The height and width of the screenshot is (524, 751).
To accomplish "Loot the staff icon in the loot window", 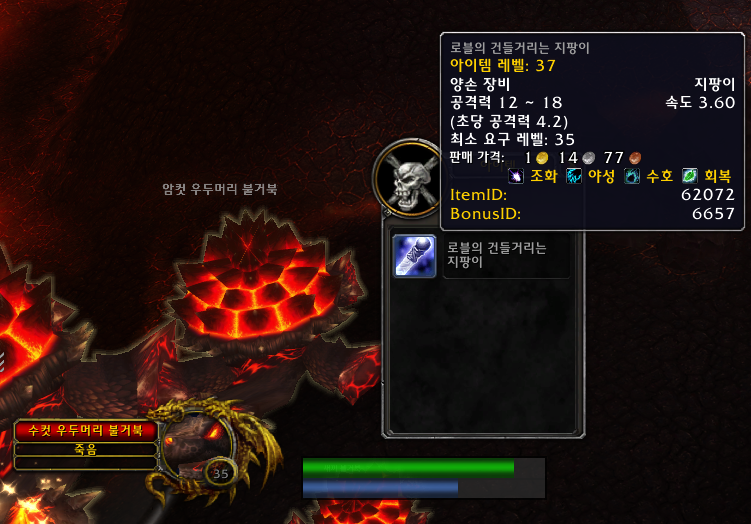I will [x=414, y=256].
